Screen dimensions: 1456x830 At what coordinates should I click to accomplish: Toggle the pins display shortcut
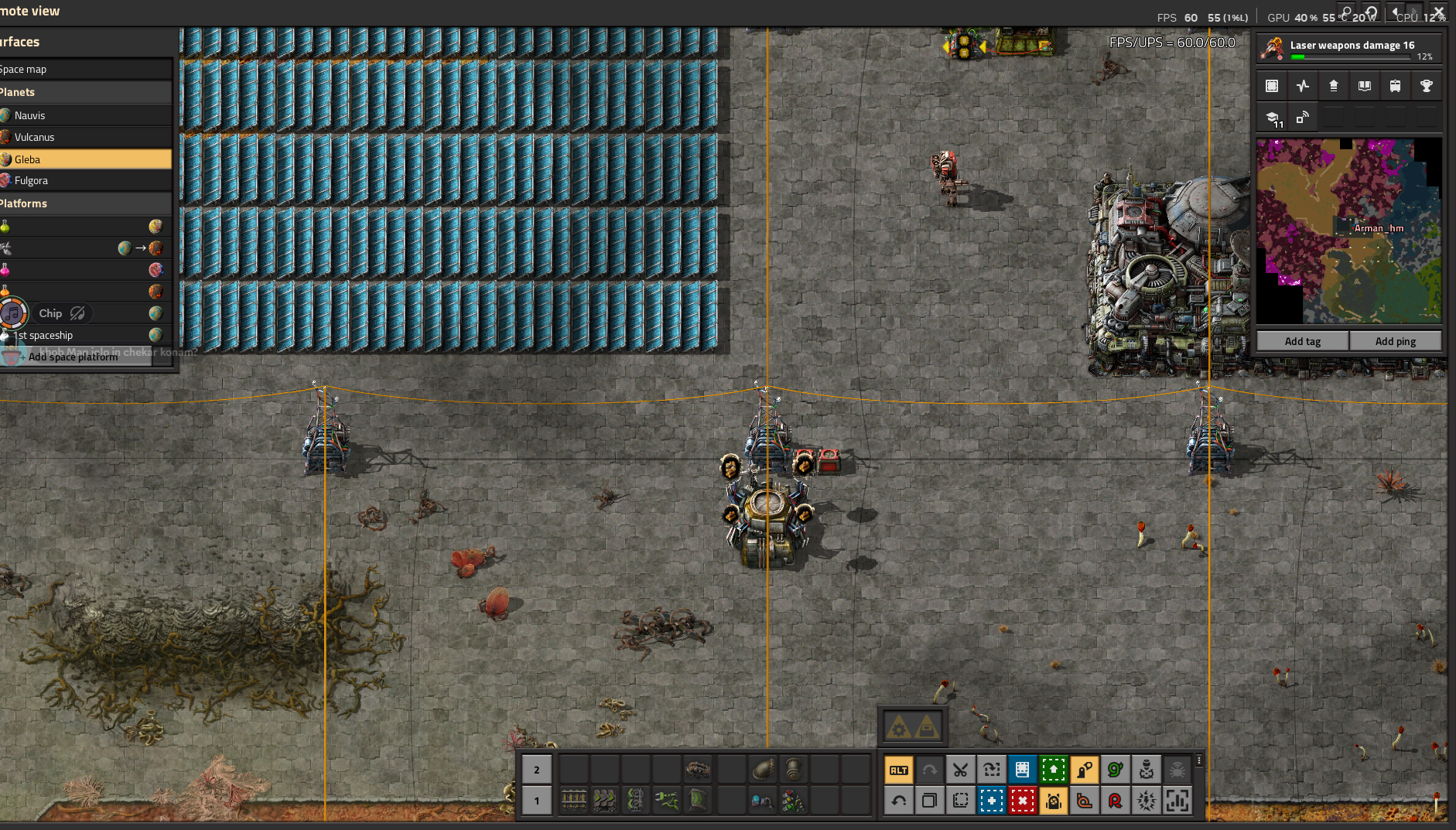coord(1303,117)
